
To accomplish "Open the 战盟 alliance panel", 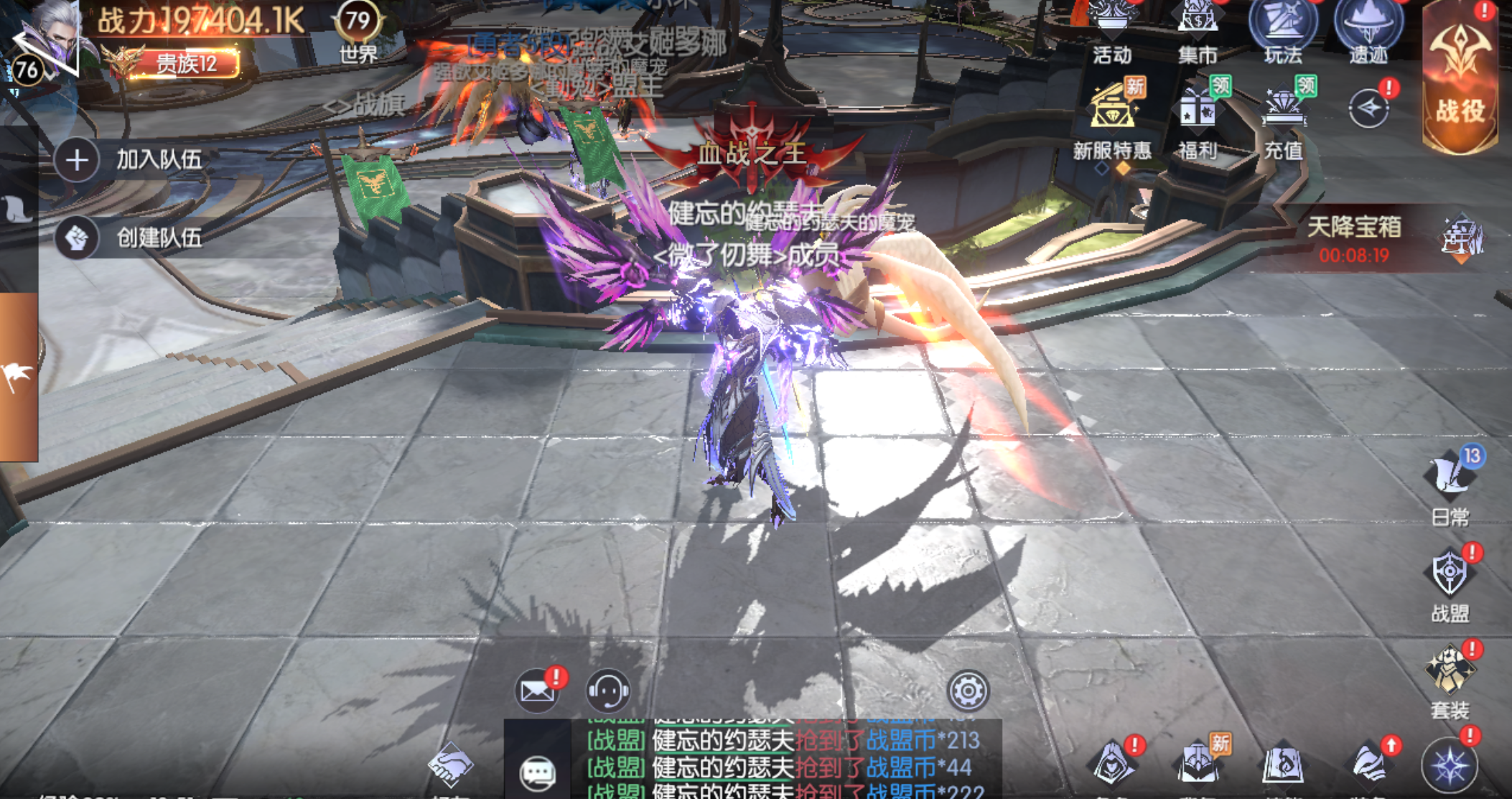I will tap(1450, 583).
